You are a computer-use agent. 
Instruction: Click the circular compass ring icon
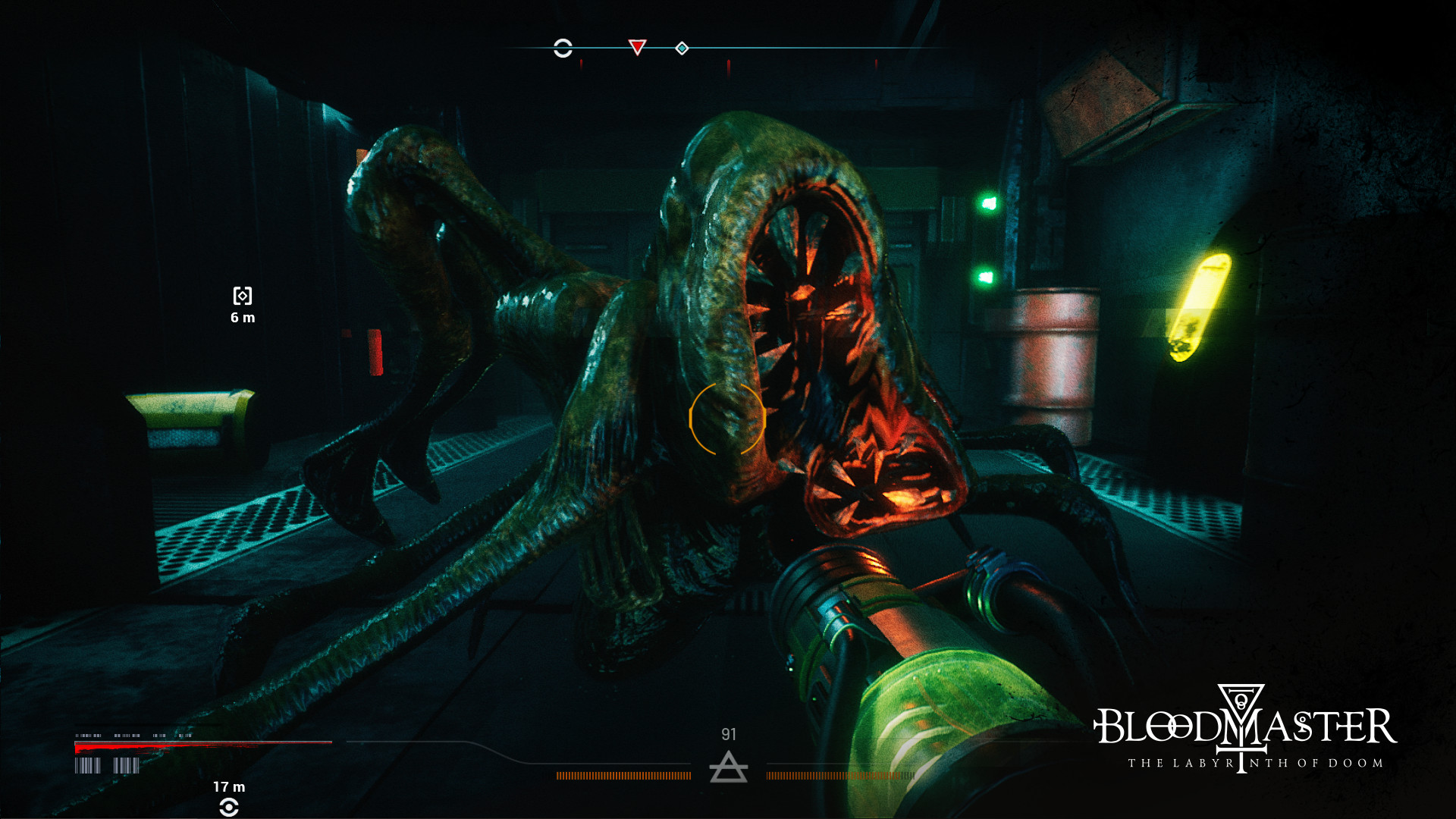pyautogui.click(x=563, y=47)
